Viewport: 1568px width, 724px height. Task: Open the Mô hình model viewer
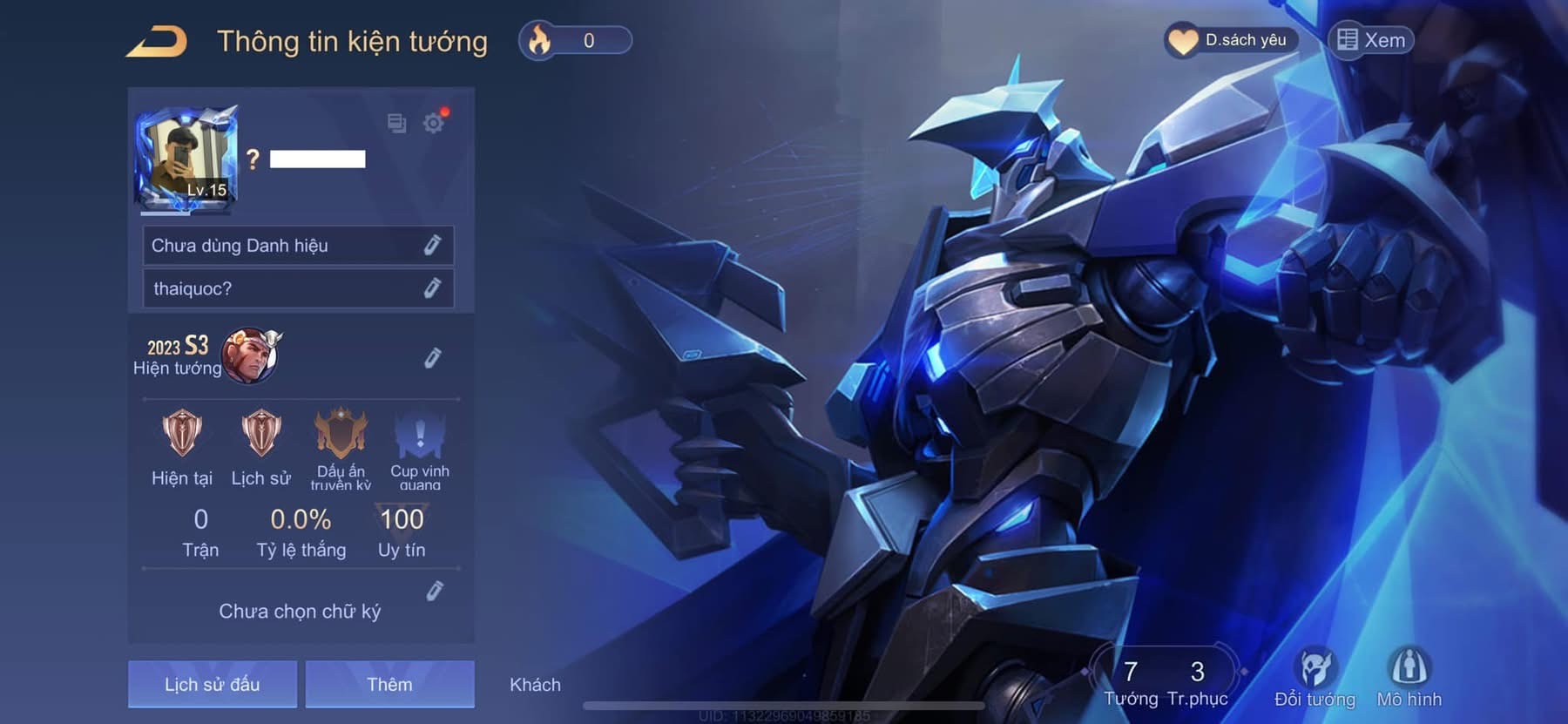[1409, 677]
